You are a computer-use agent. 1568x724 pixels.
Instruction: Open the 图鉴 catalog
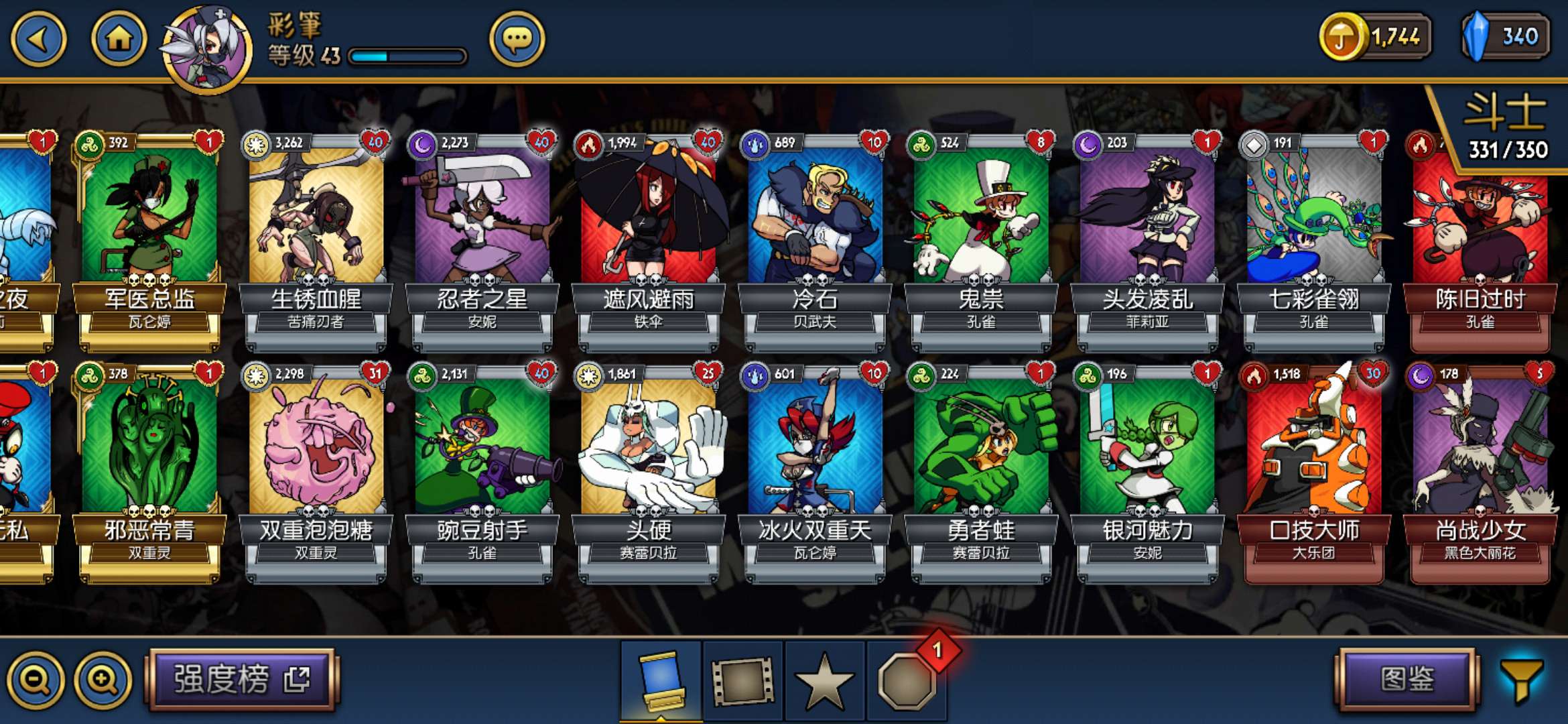pyautogui.click(x=1407, y=679)
